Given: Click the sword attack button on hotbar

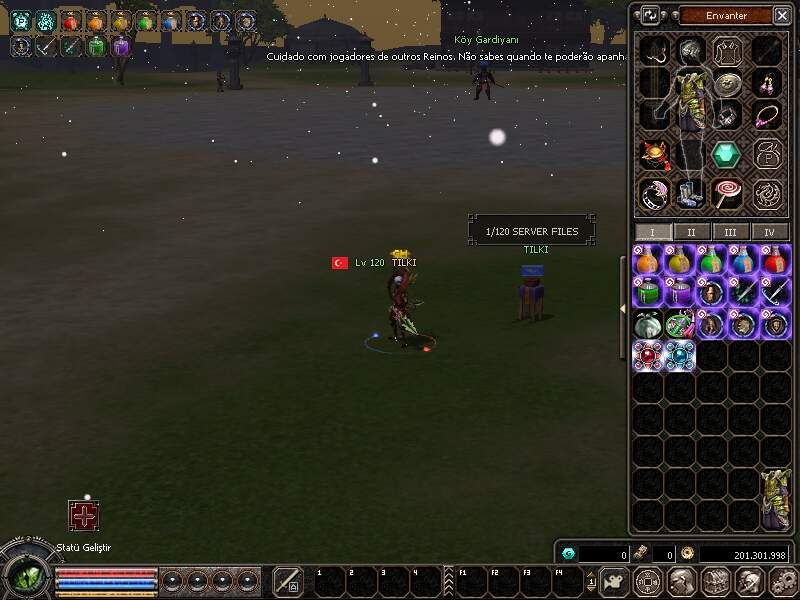Looking at the screenshot, I should click(288, 581).
